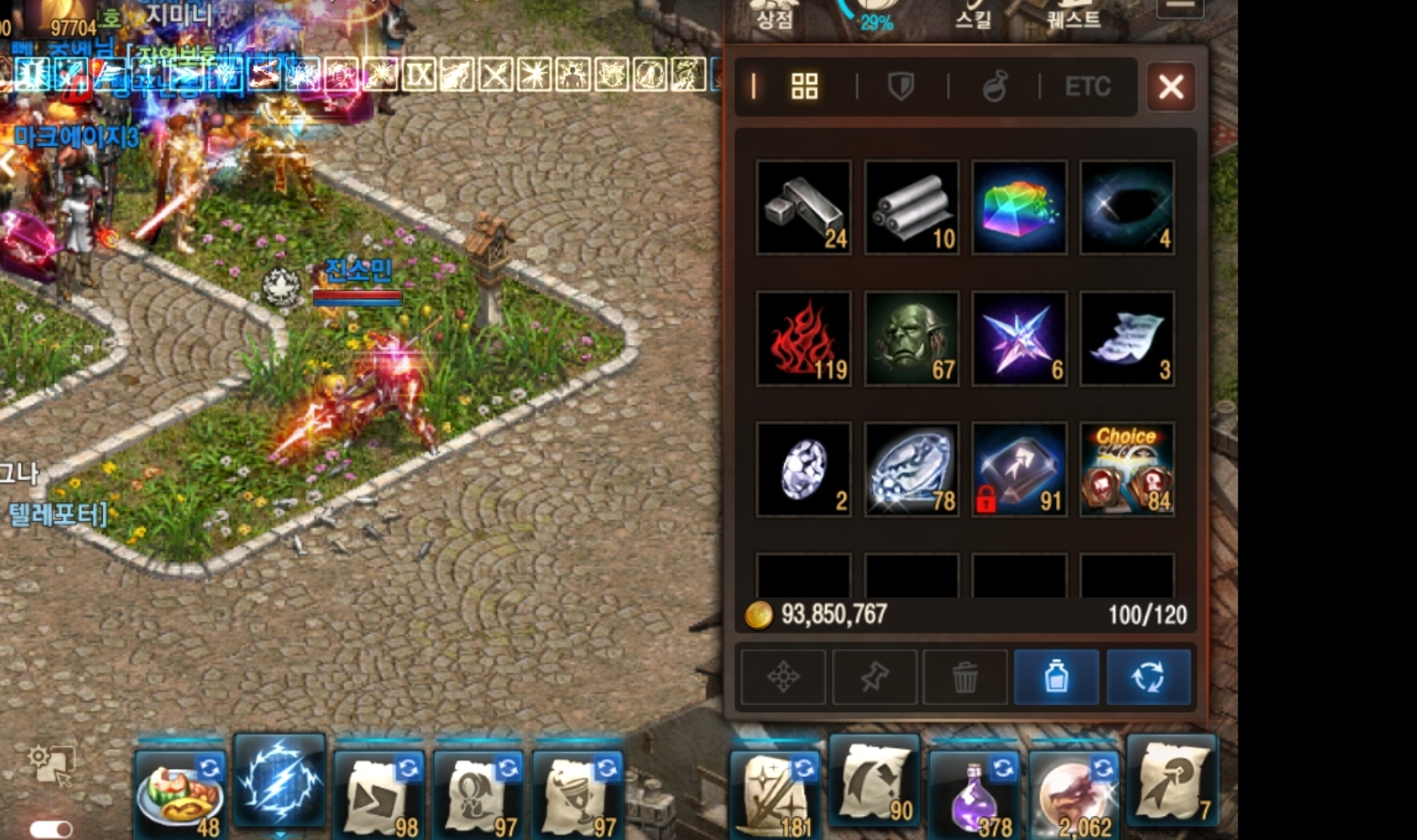Select the orc head item icon

910,338
